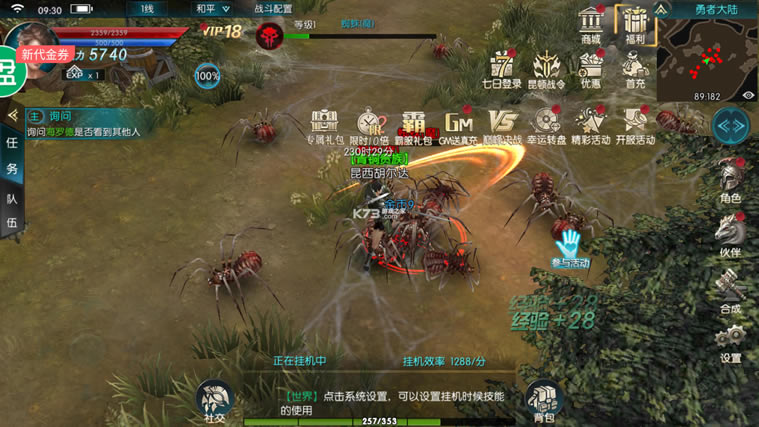
Task: Open the 和平 combat mode dropdown
Action: (211, 8)
